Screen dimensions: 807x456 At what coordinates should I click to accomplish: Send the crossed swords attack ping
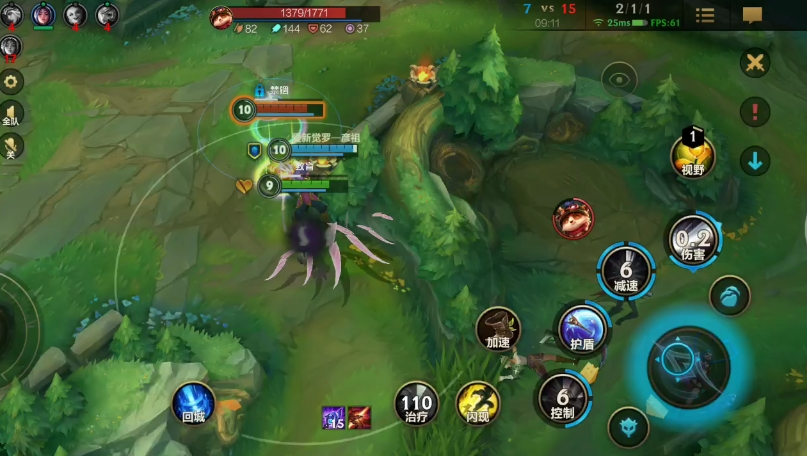[755, 63]
